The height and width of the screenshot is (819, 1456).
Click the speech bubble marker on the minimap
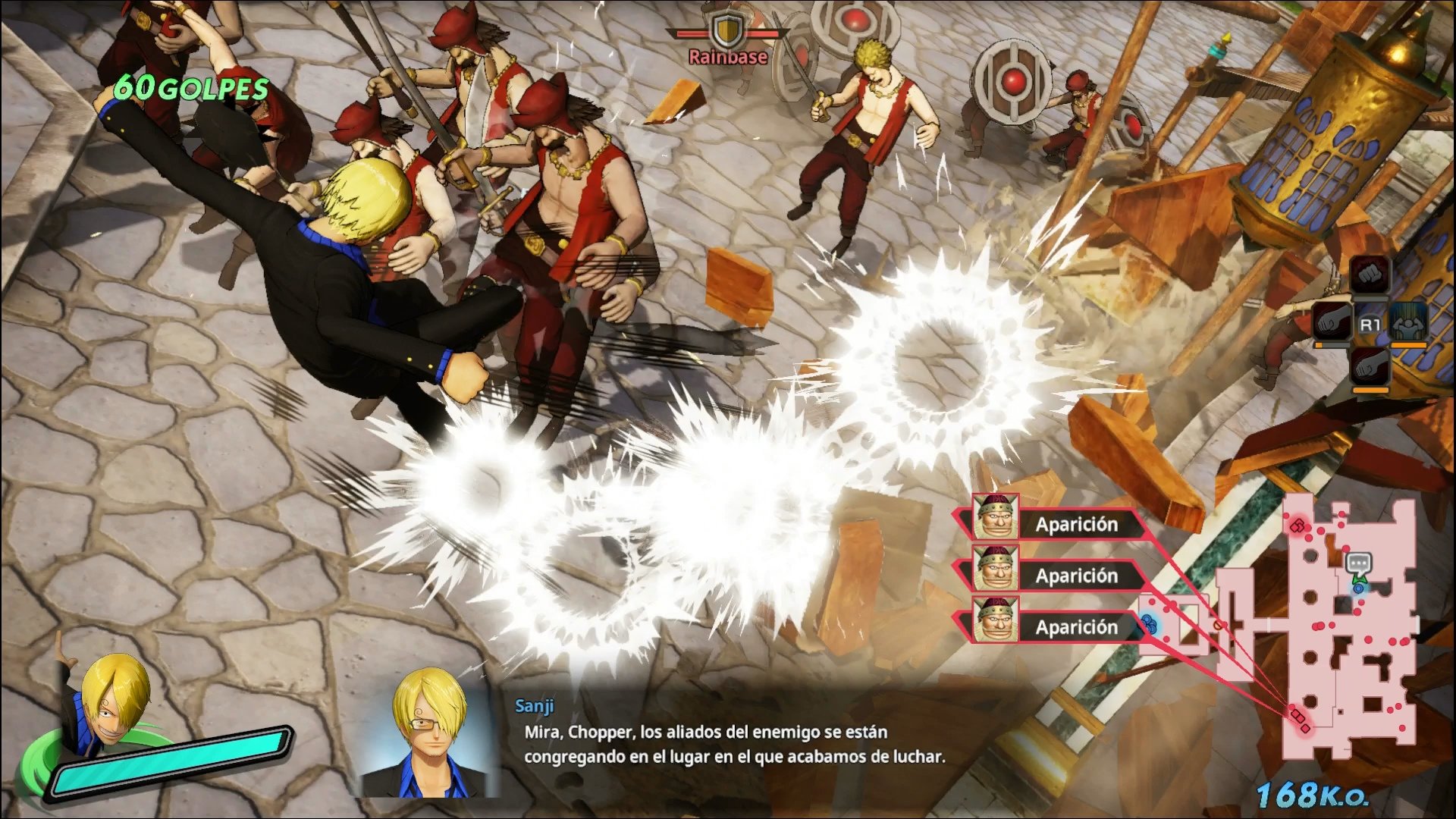point(1357,563)
